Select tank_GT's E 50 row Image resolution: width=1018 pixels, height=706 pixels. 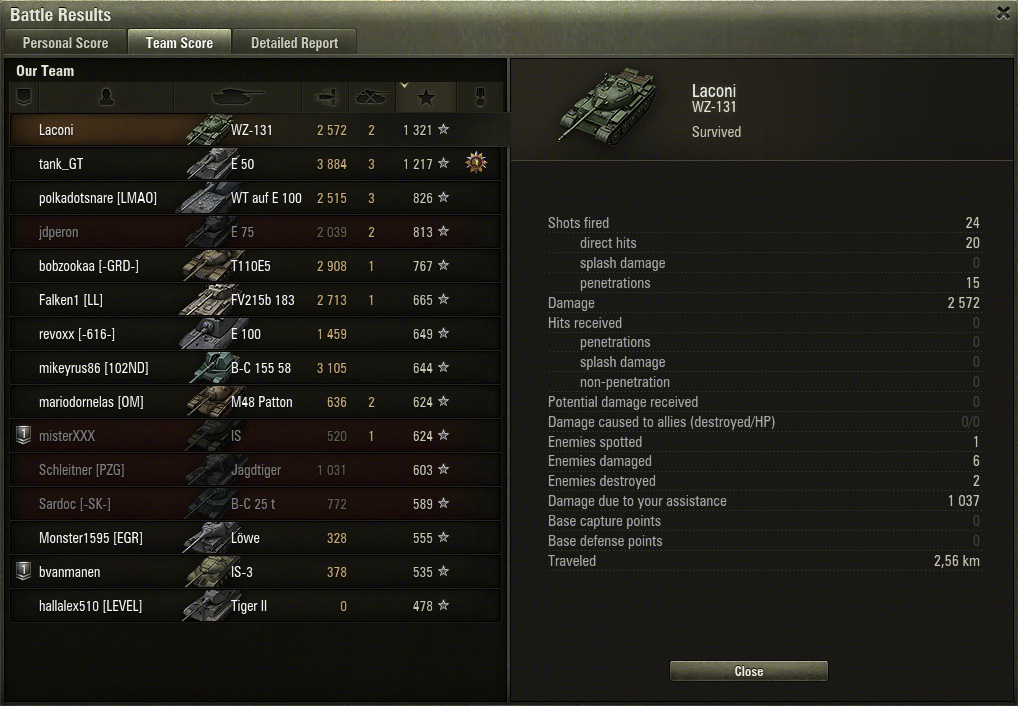pos(255,164)
